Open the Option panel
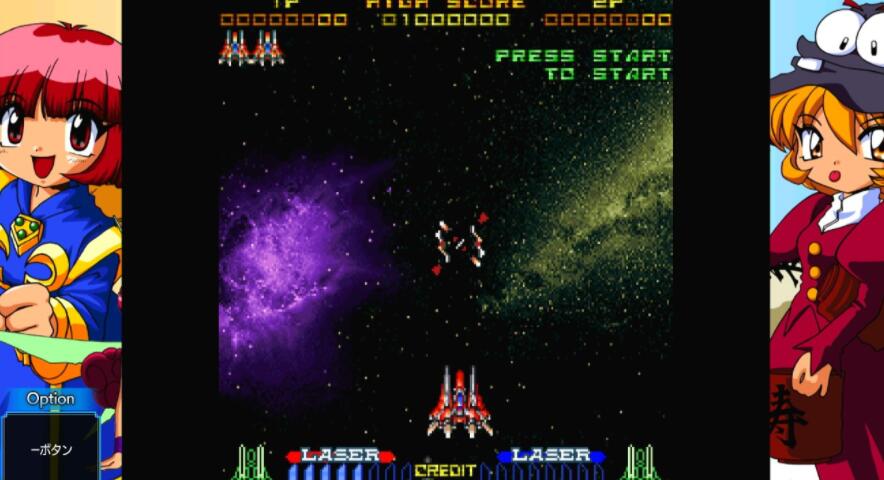Viewport: 884px width, 480px height. 51,399
